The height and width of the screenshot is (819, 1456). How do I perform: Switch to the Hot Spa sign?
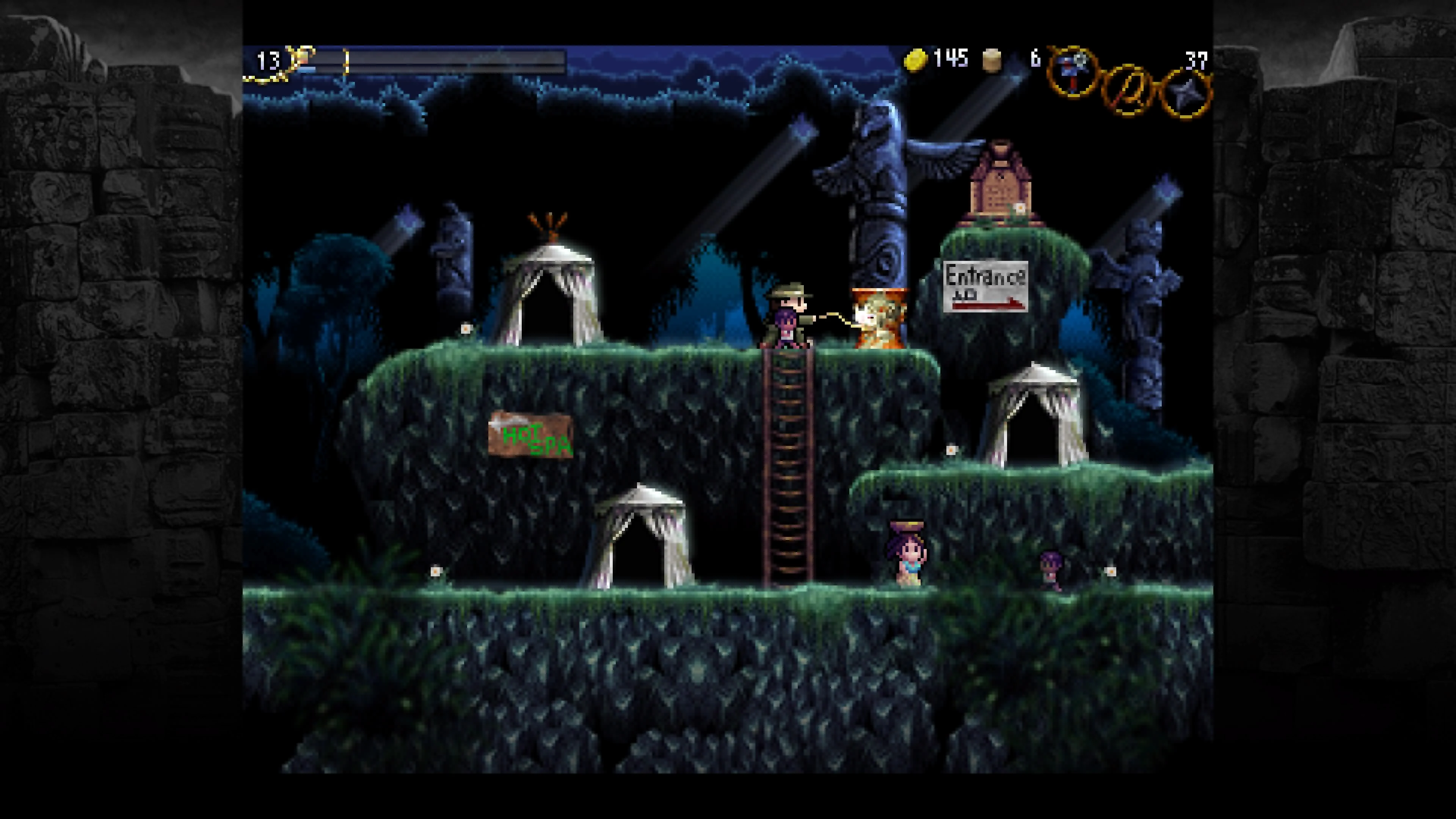point(531,441)
